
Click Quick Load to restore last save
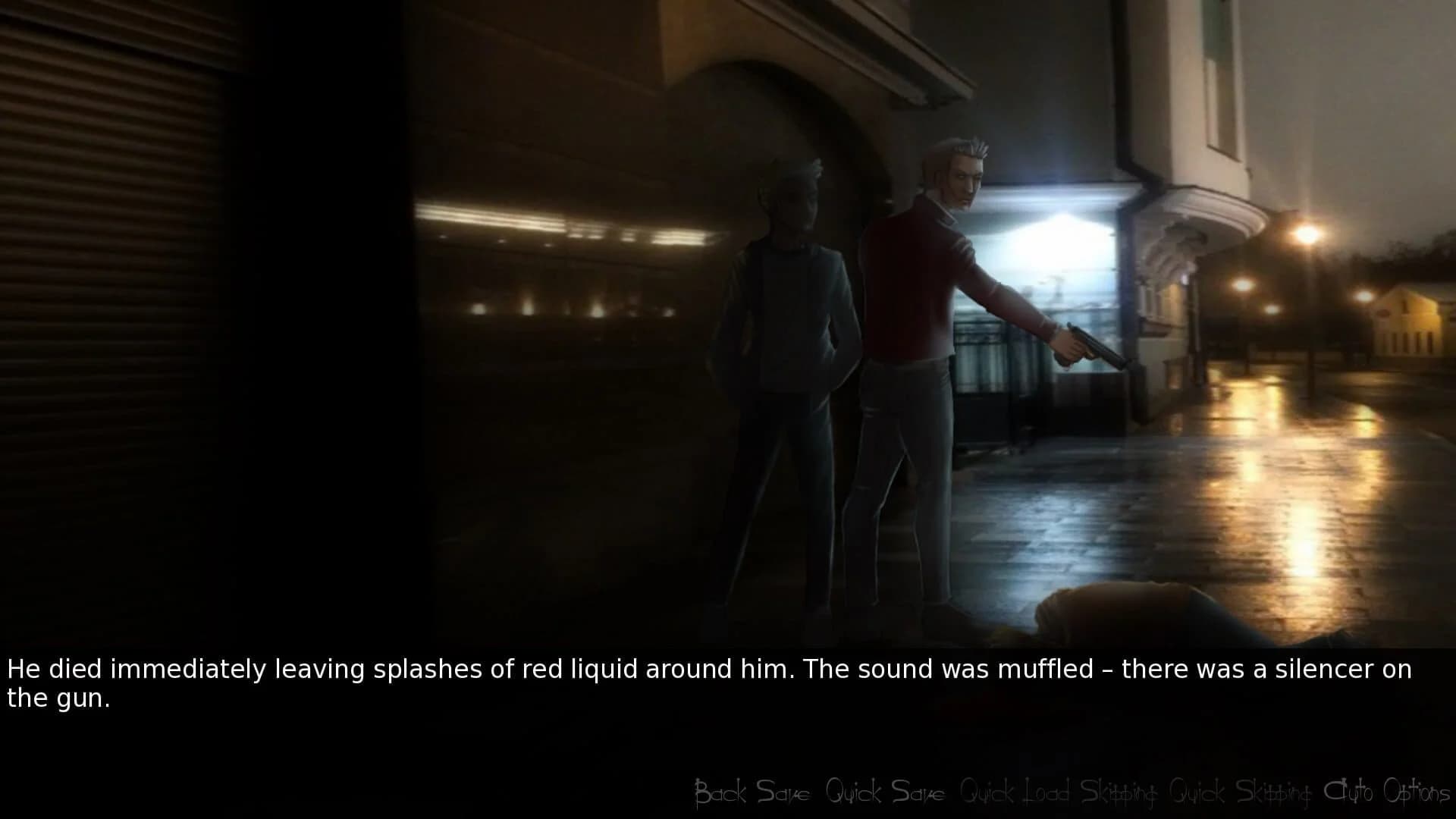point(1017,792)
